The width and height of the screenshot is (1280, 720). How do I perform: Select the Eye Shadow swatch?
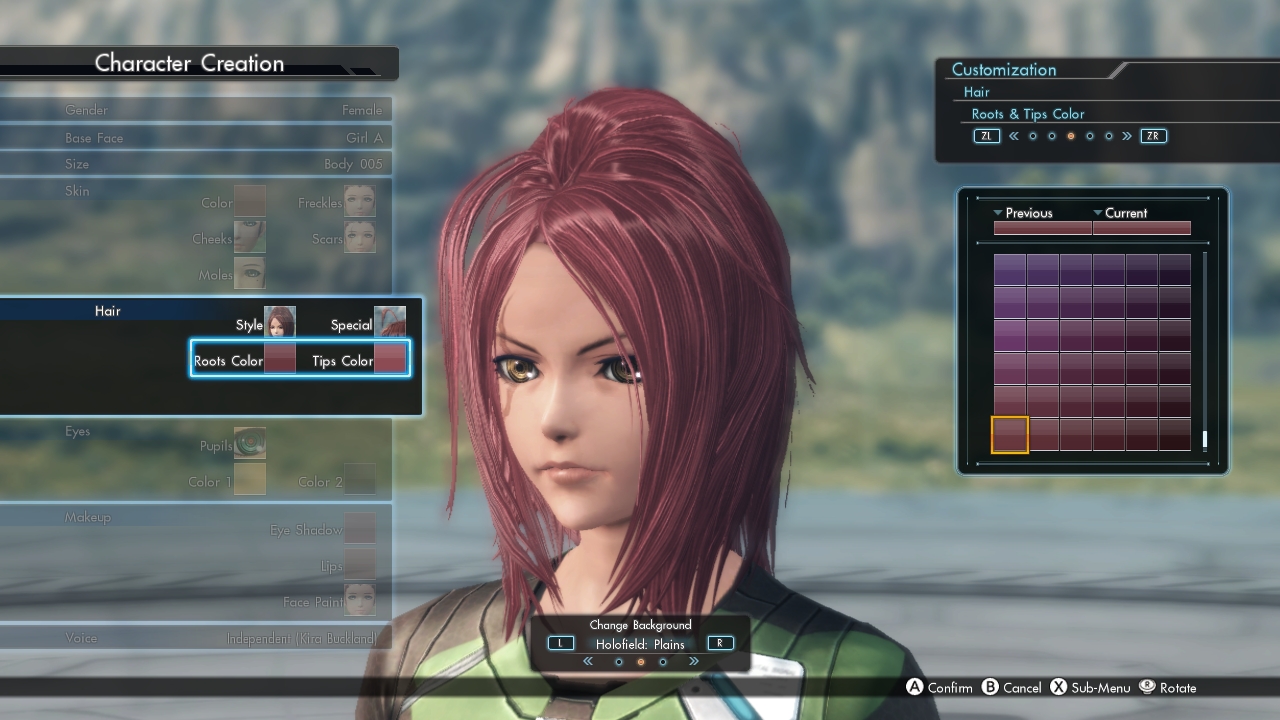click(x=360, y=528)
